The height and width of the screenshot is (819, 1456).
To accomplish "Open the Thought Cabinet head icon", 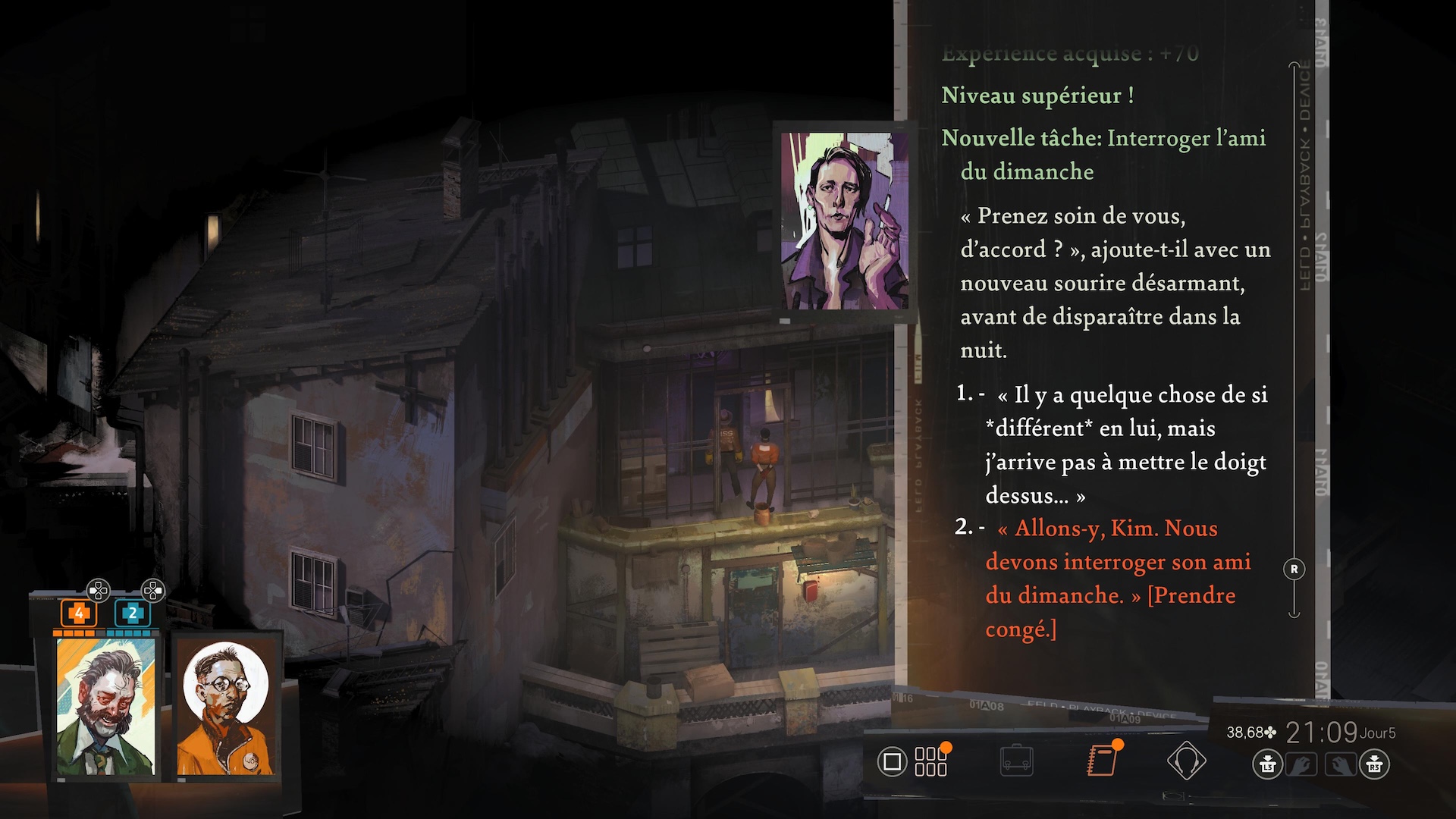I will pyautogui.click(x=1186, y=761).
